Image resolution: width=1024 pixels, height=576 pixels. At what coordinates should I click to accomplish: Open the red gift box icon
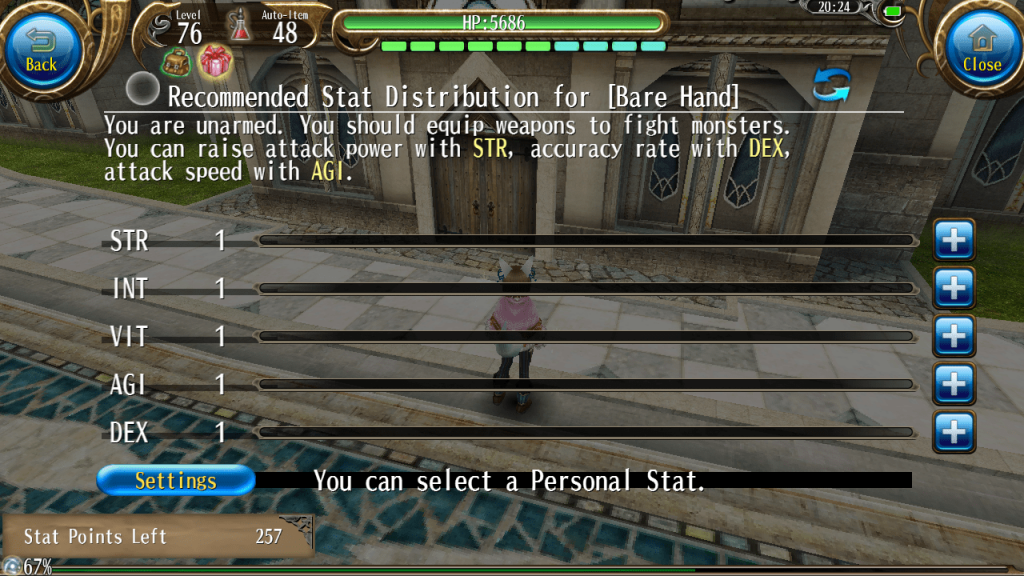click(215, 61)
